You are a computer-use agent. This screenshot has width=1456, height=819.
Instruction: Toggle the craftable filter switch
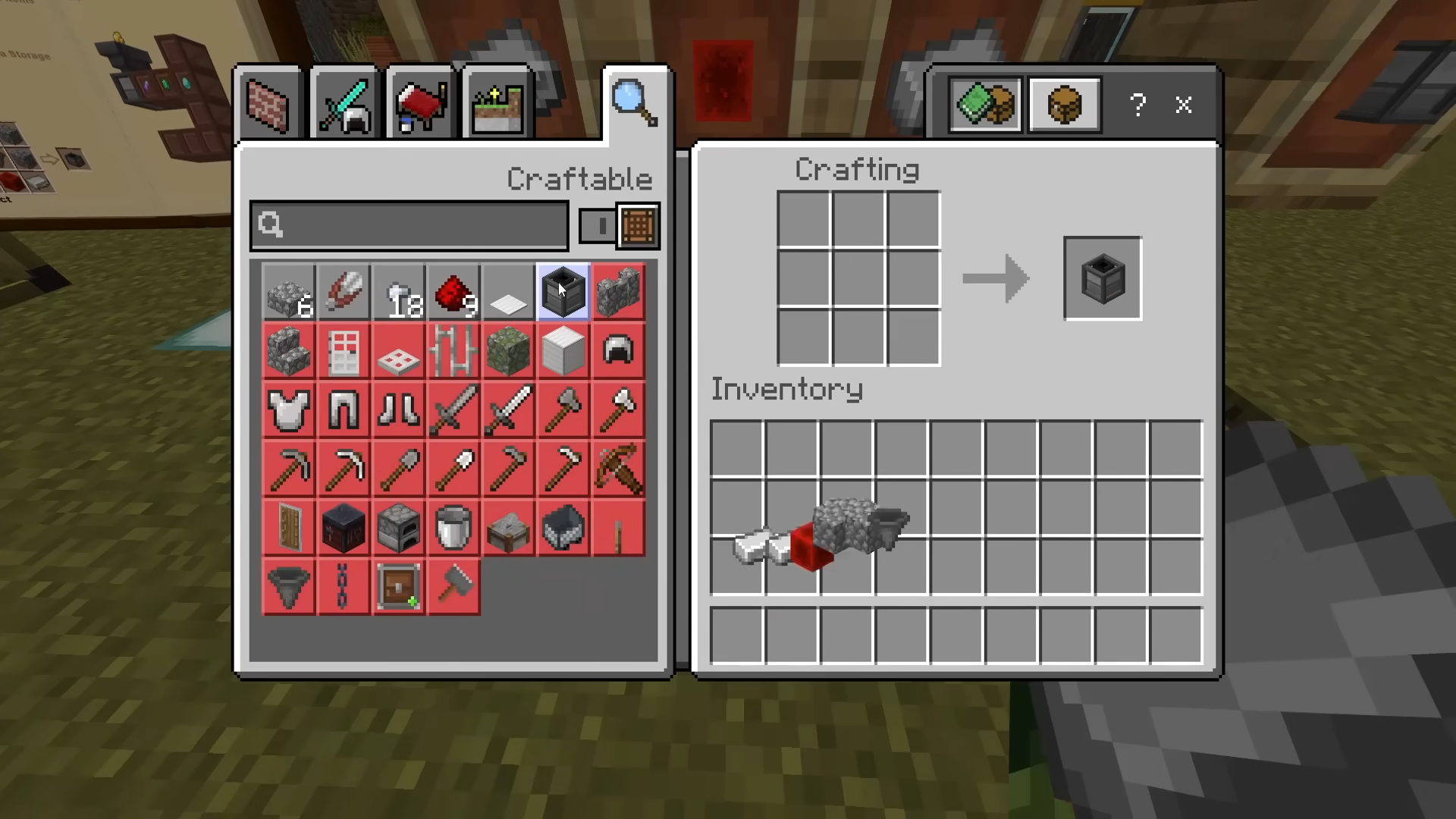coord(619,225)
